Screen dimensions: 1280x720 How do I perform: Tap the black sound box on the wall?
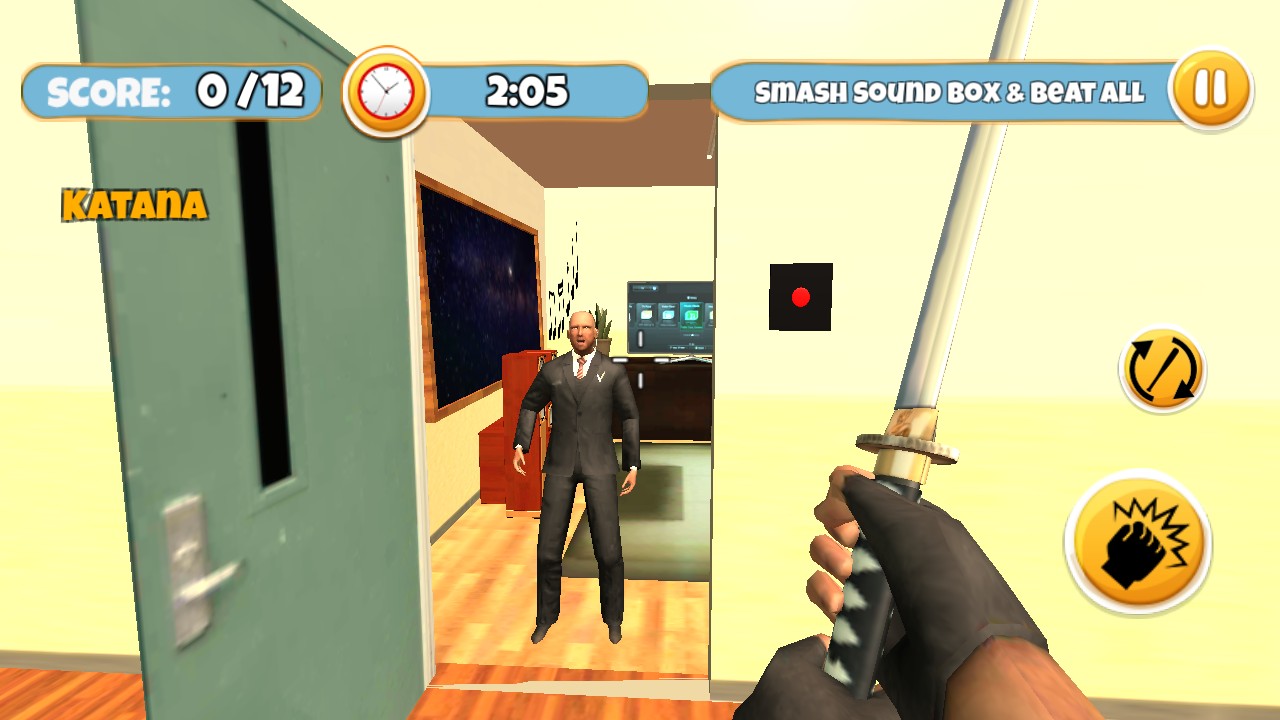800,295
